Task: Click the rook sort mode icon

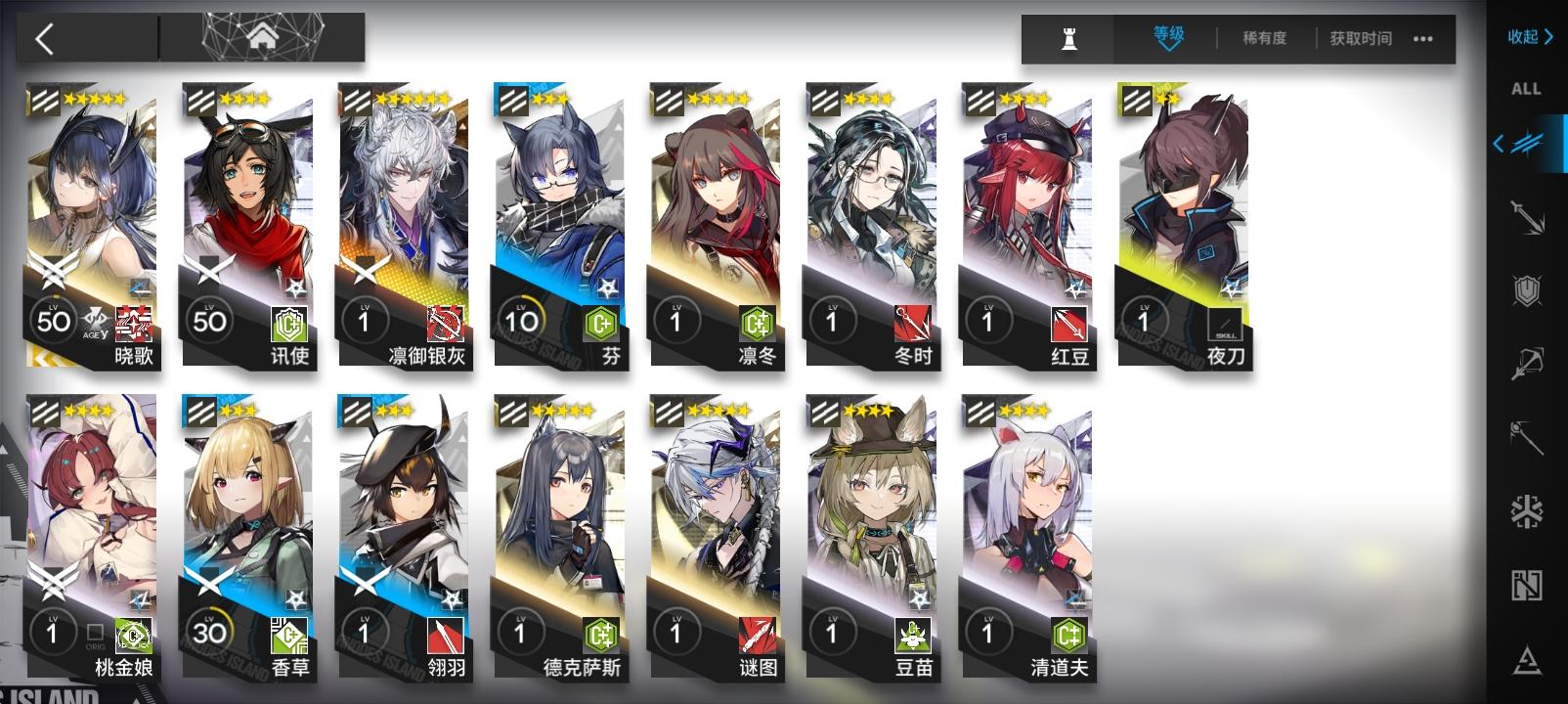Action: tap(1068, 39)
